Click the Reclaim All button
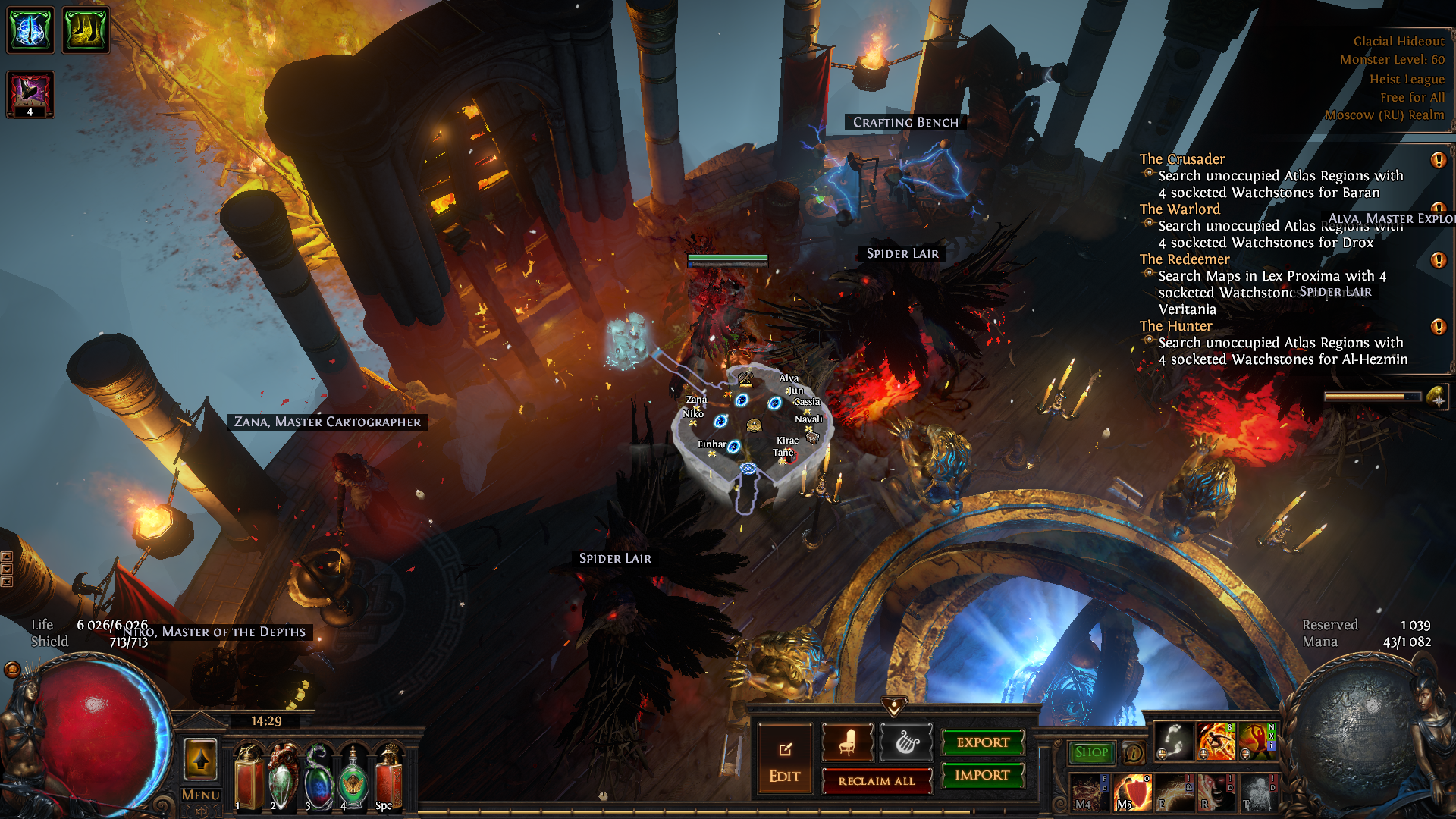The width and height of the screenshot is (1456, 819). coord(876,780)
